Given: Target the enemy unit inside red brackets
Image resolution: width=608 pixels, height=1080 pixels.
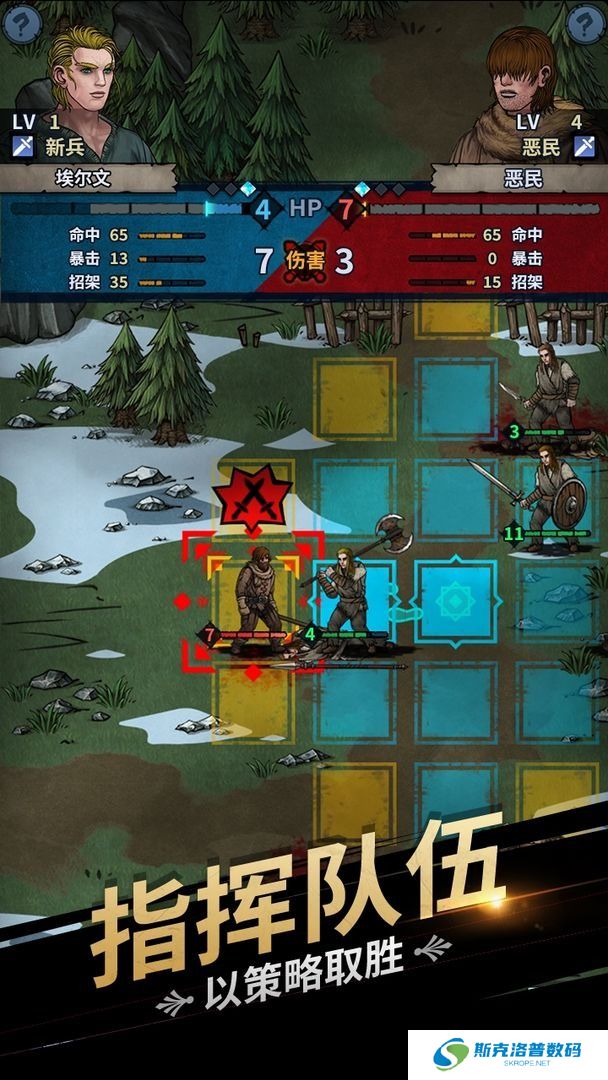Looking at the screenshot, I should coord(253,600).
